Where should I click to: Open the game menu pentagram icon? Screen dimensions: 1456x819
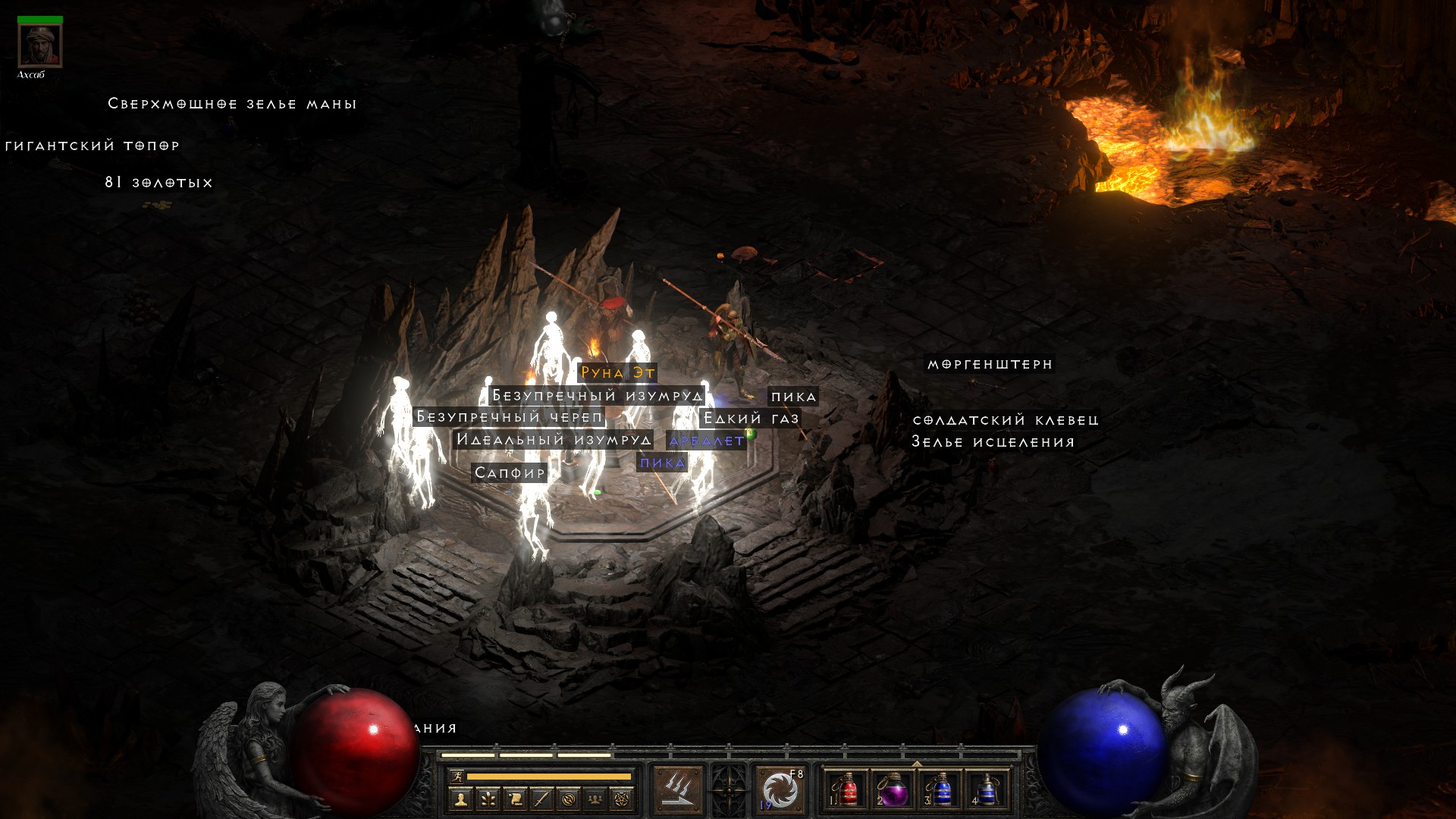(622, 799)
